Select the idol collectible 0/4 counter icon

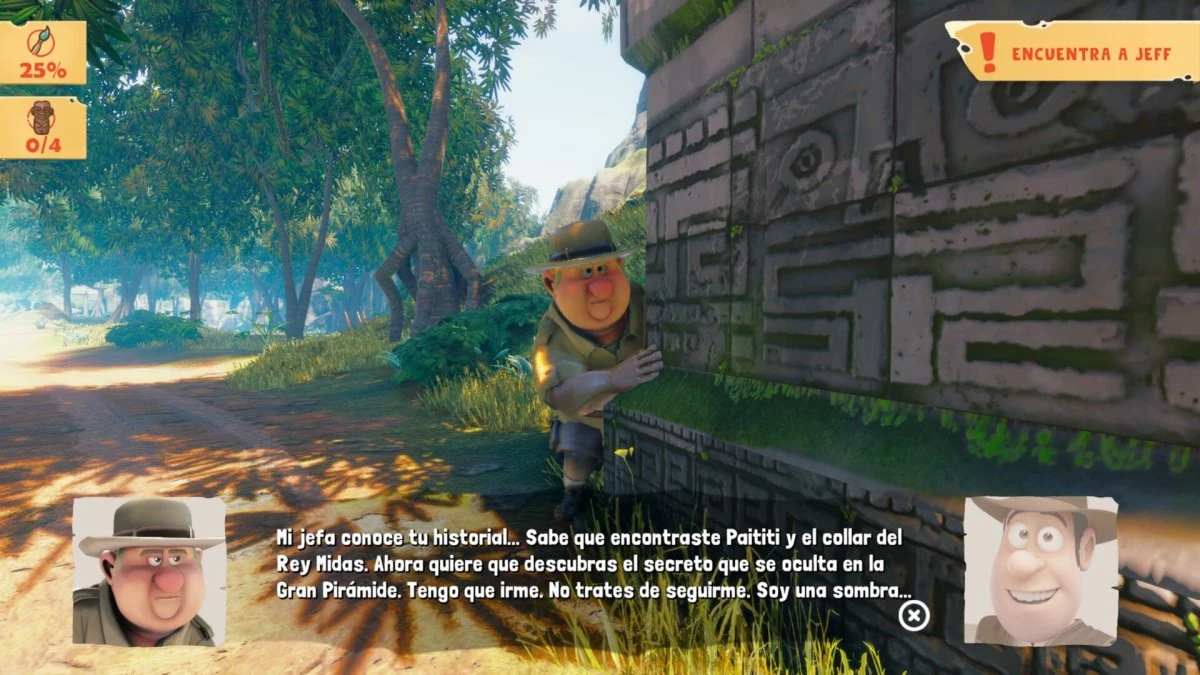pyautogui.click(x=43, y=127)
